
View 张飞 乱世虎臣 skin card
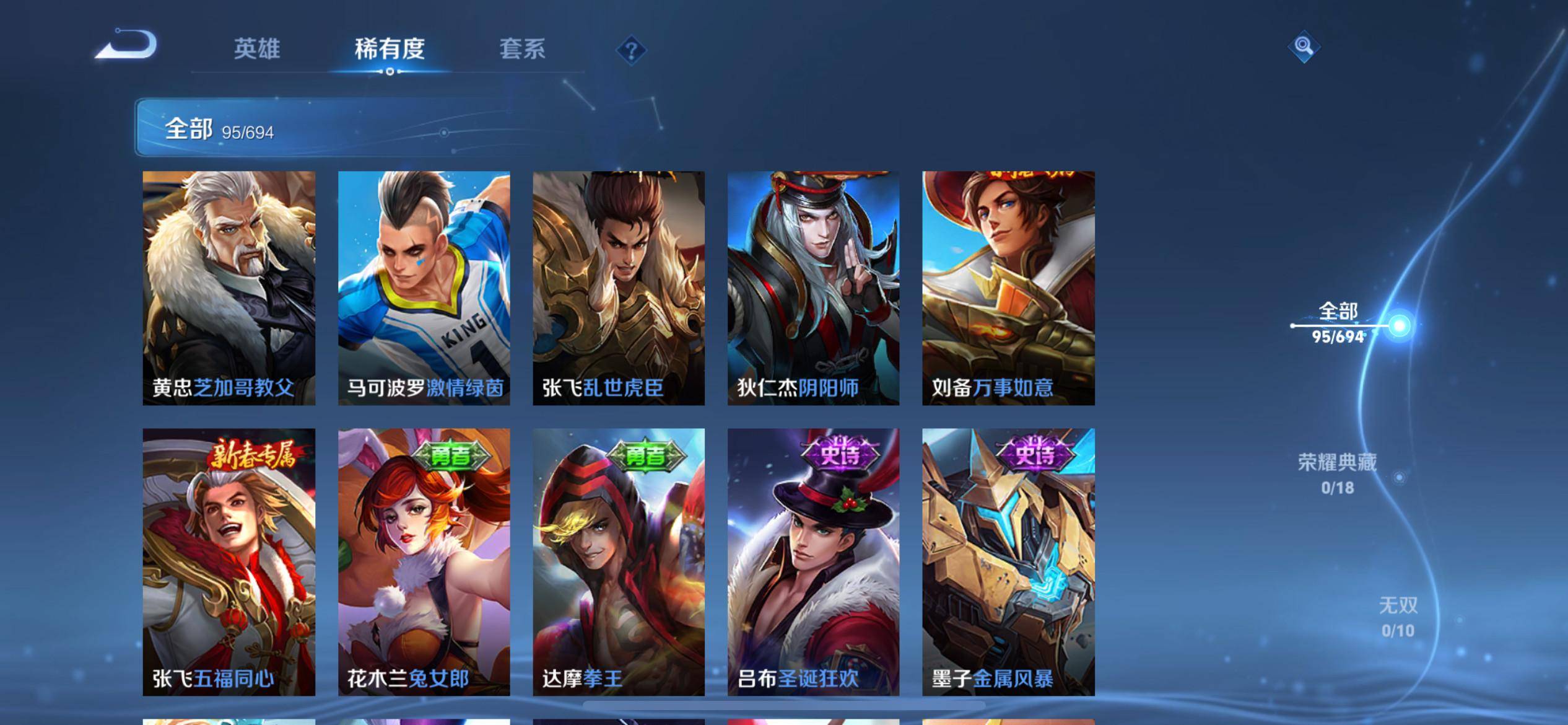[x=619, y=288]
